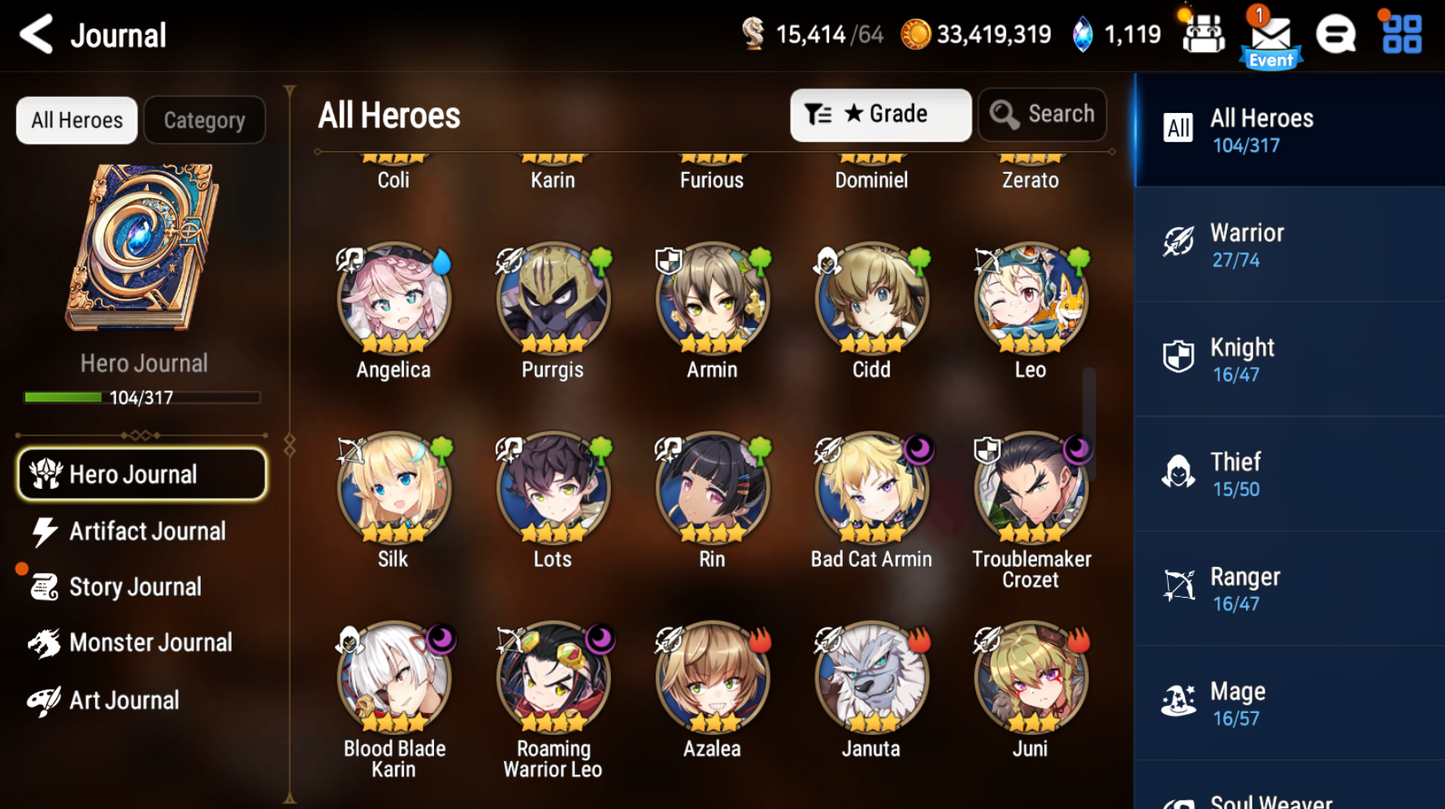Switch to the All Heroes filter view

click(x=76, y=120)
